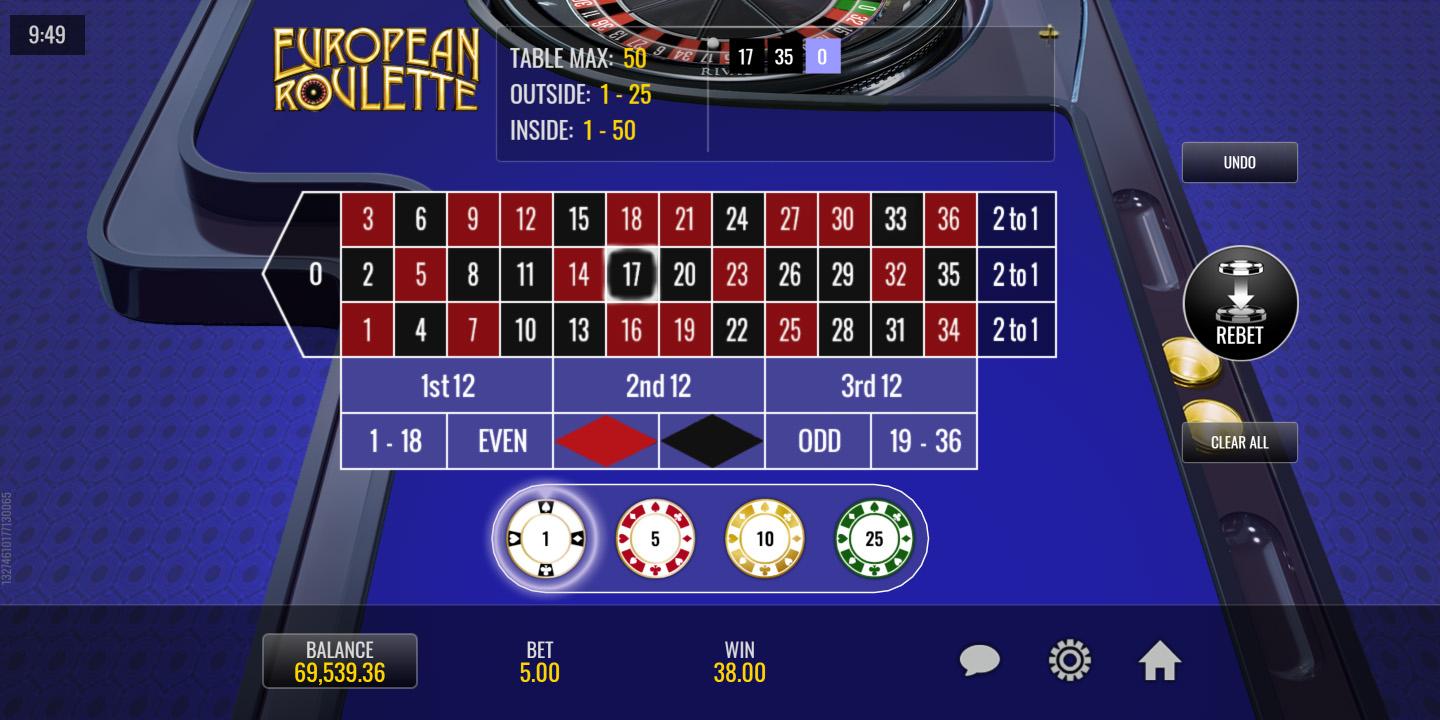Bet on the 3rd 12 dozen
Image resolution: width=1440 pixels, height=720 pixels.
pos(870,386)
